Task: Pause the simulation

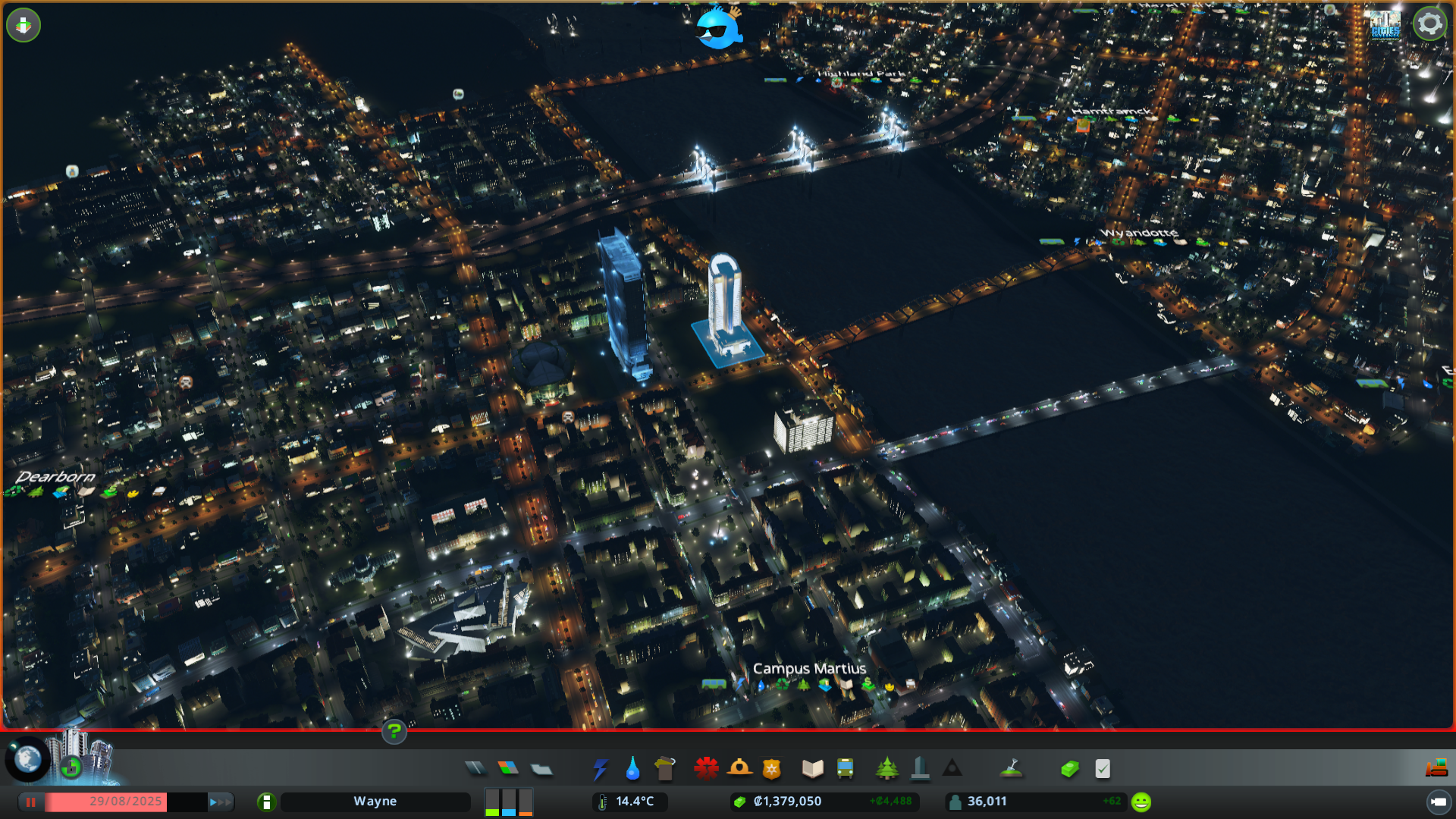Action: (31, 802)
